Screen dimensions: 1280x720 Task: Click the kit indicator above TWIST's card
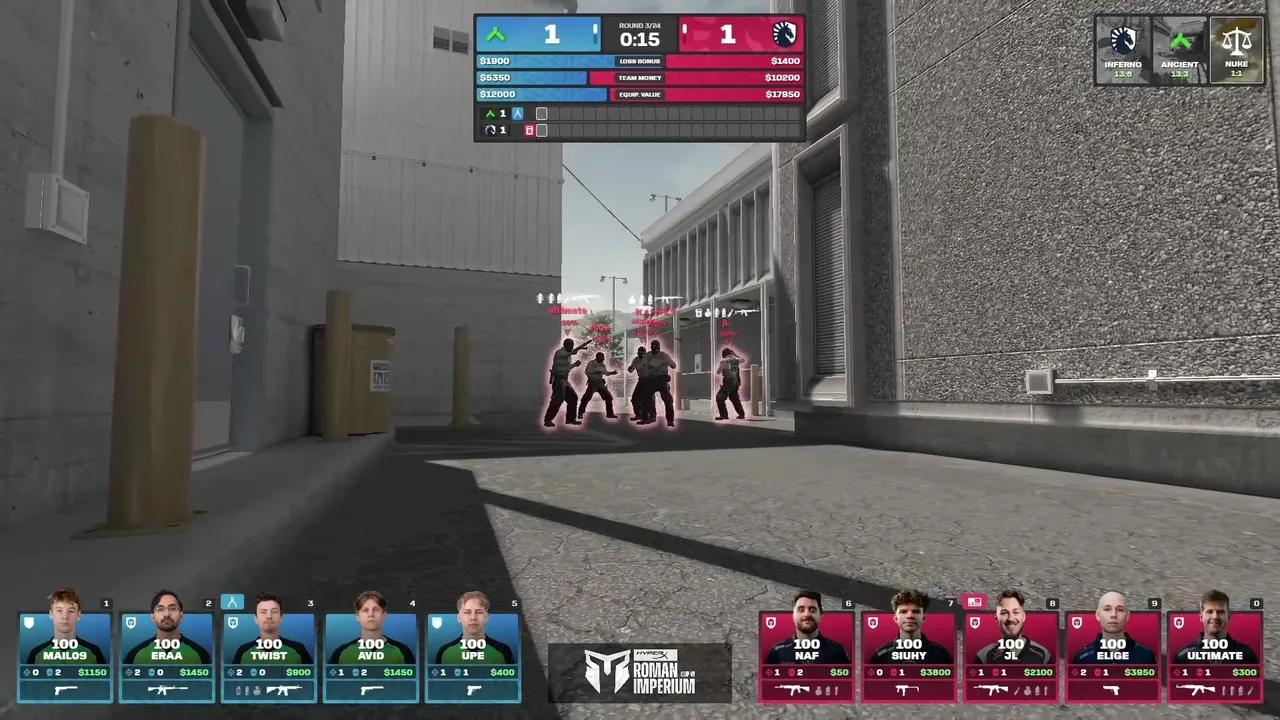[232, 601]
